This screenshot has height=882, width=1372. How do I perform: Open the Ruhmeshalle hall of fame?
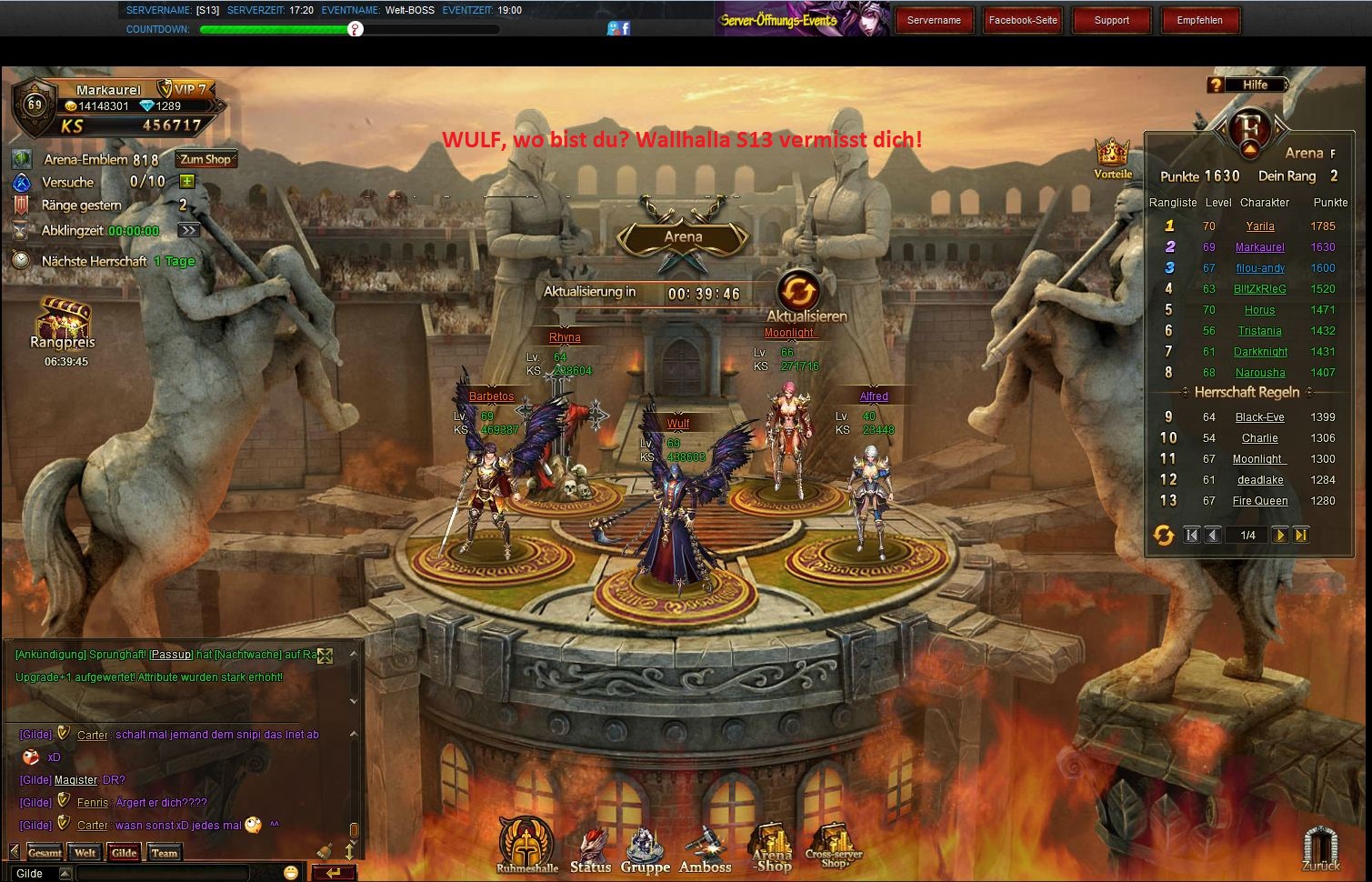click(x=526, y=845)
